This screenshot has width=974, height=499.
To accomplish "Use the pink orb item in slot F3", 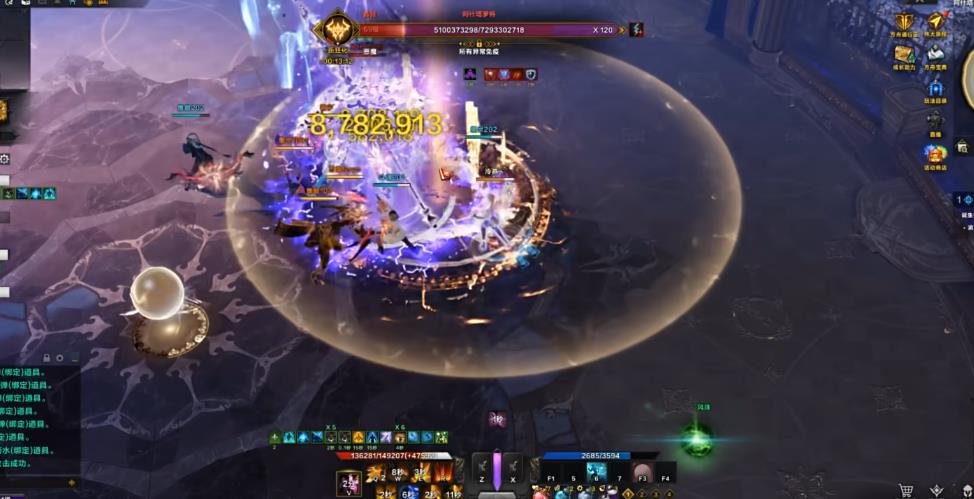I will click(642, 473).
